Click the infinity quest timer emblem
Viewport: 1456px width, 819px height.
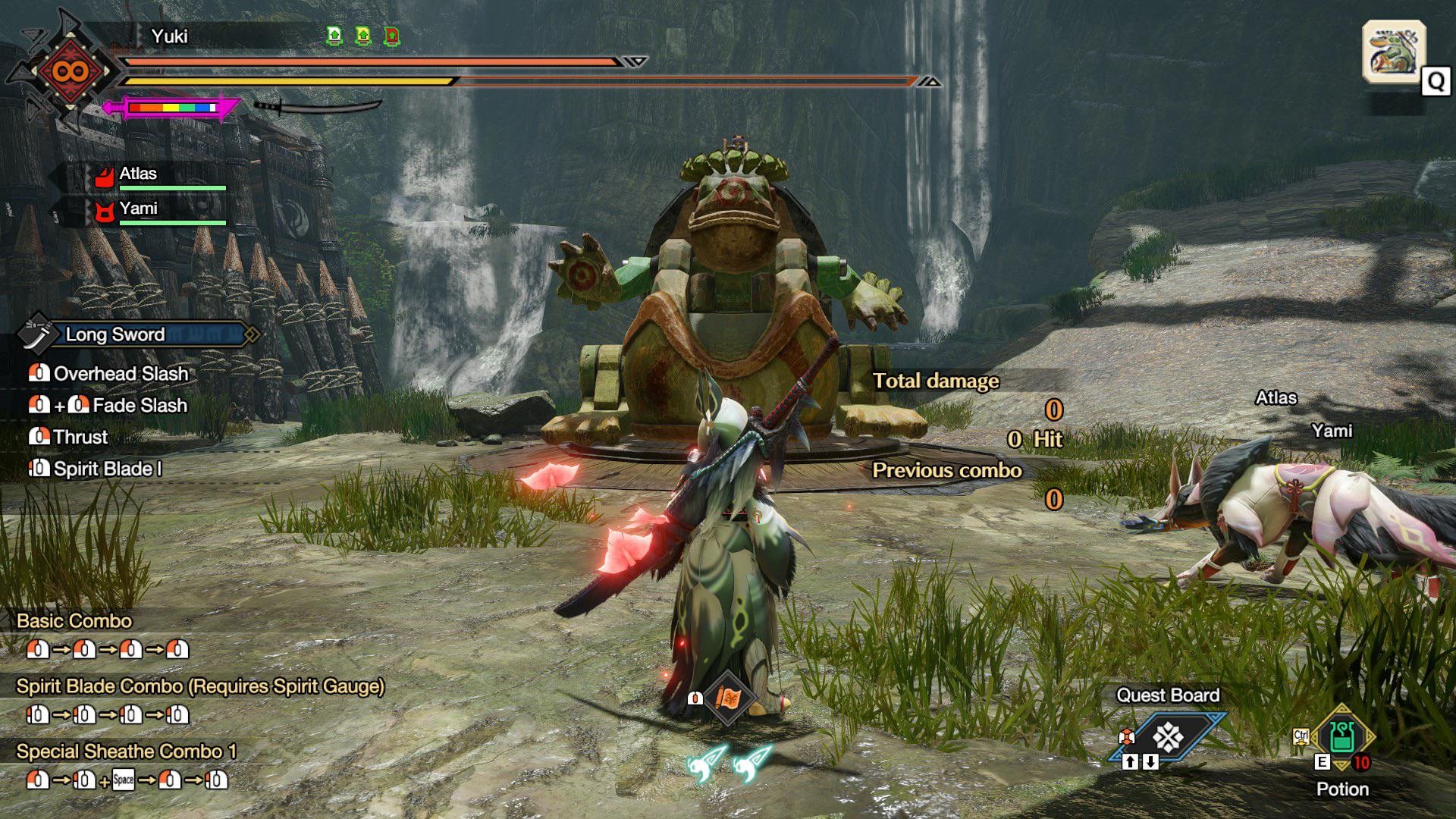click(x=70, y=72)
